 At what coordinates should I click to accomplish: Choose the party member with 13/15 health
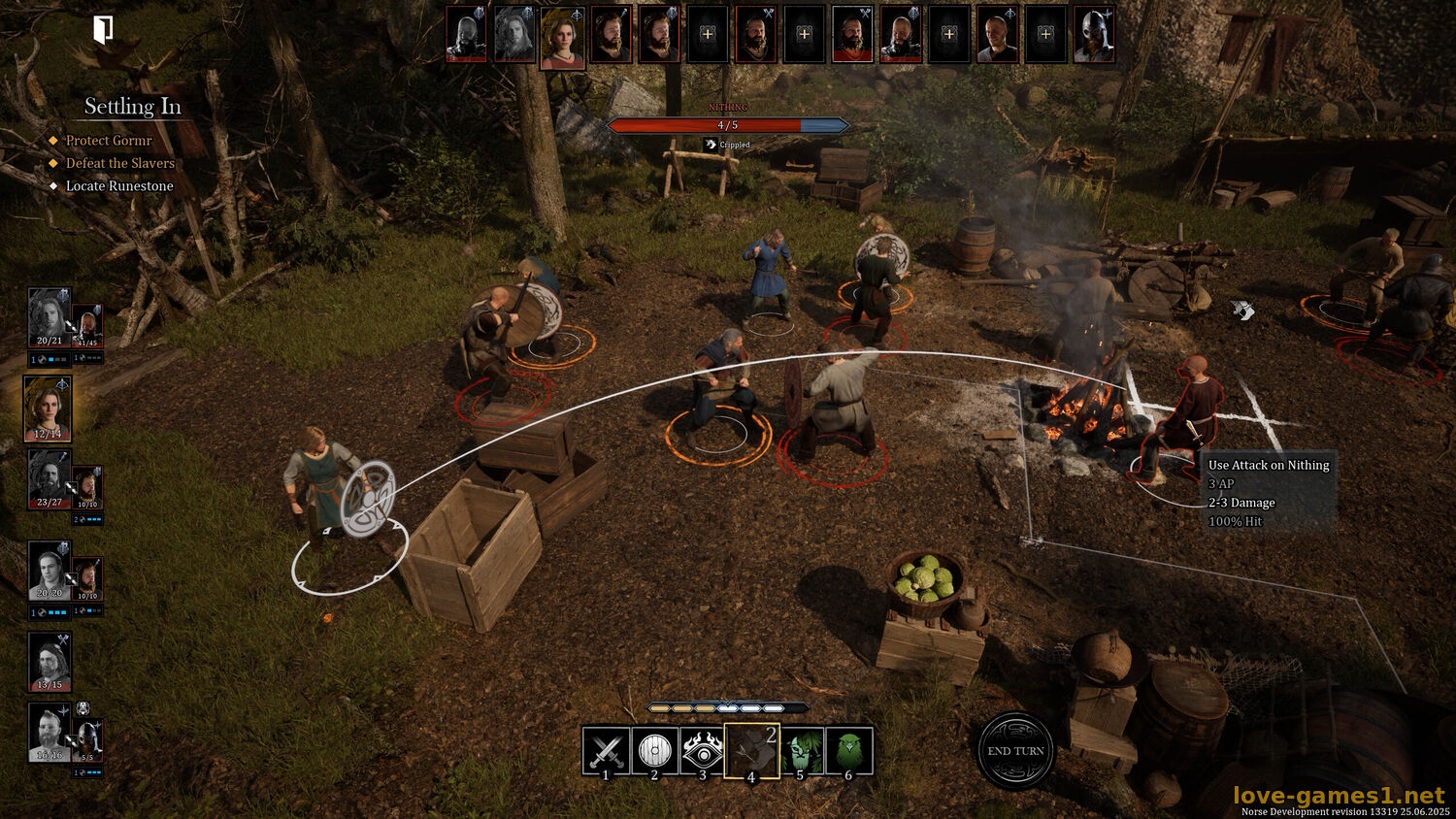click(49, 661)
